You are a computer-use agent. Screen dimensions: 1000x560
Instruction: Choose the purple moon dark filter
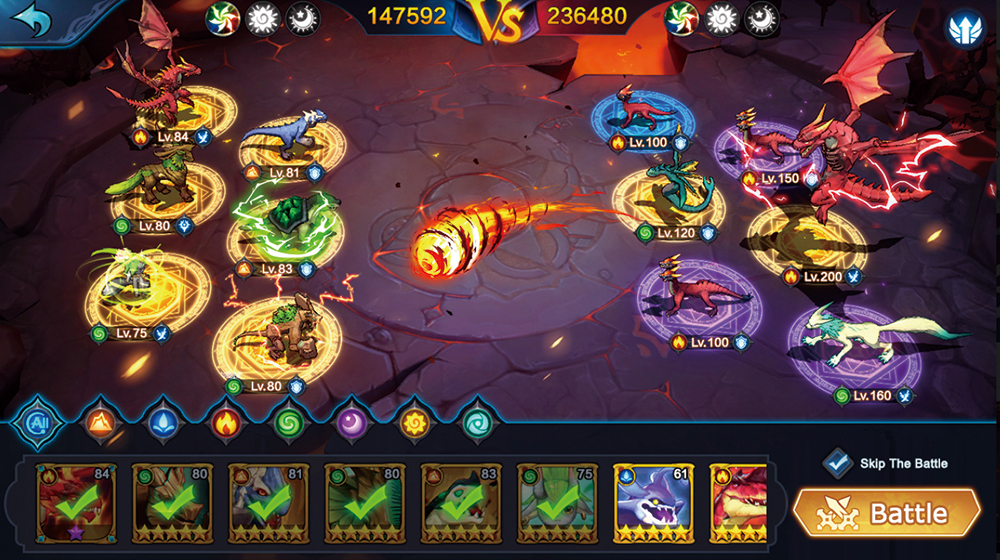pyautogui.click(x=350, y=423)
